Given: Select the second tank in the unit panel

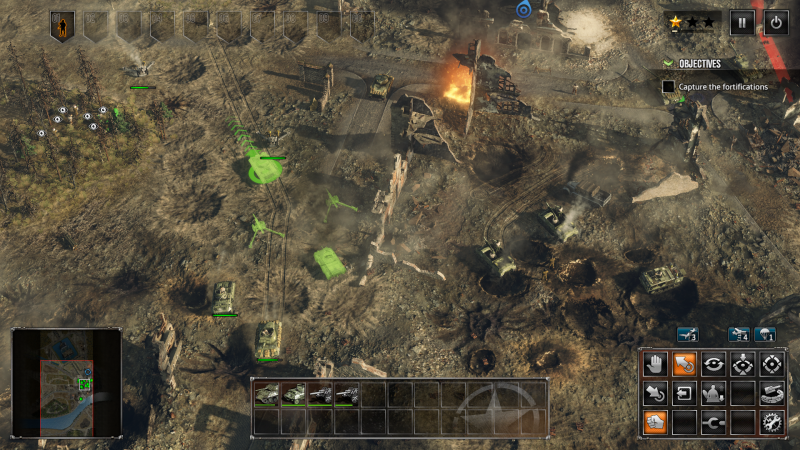Looking at the screenshot, I should tap(294, 395).
